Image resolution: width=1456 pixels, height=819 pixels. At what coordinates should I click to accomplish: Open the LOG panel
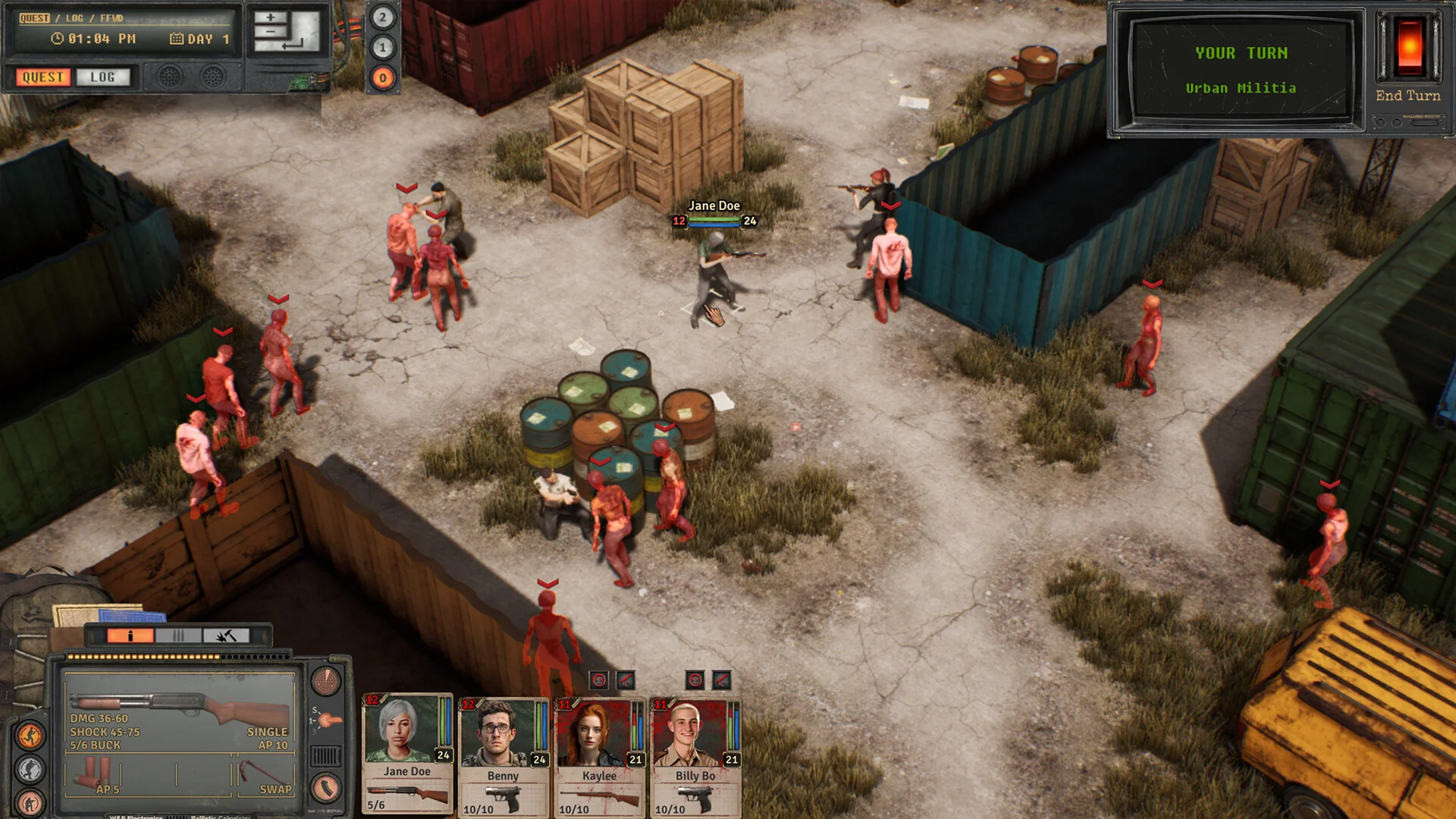pos(102,77)
